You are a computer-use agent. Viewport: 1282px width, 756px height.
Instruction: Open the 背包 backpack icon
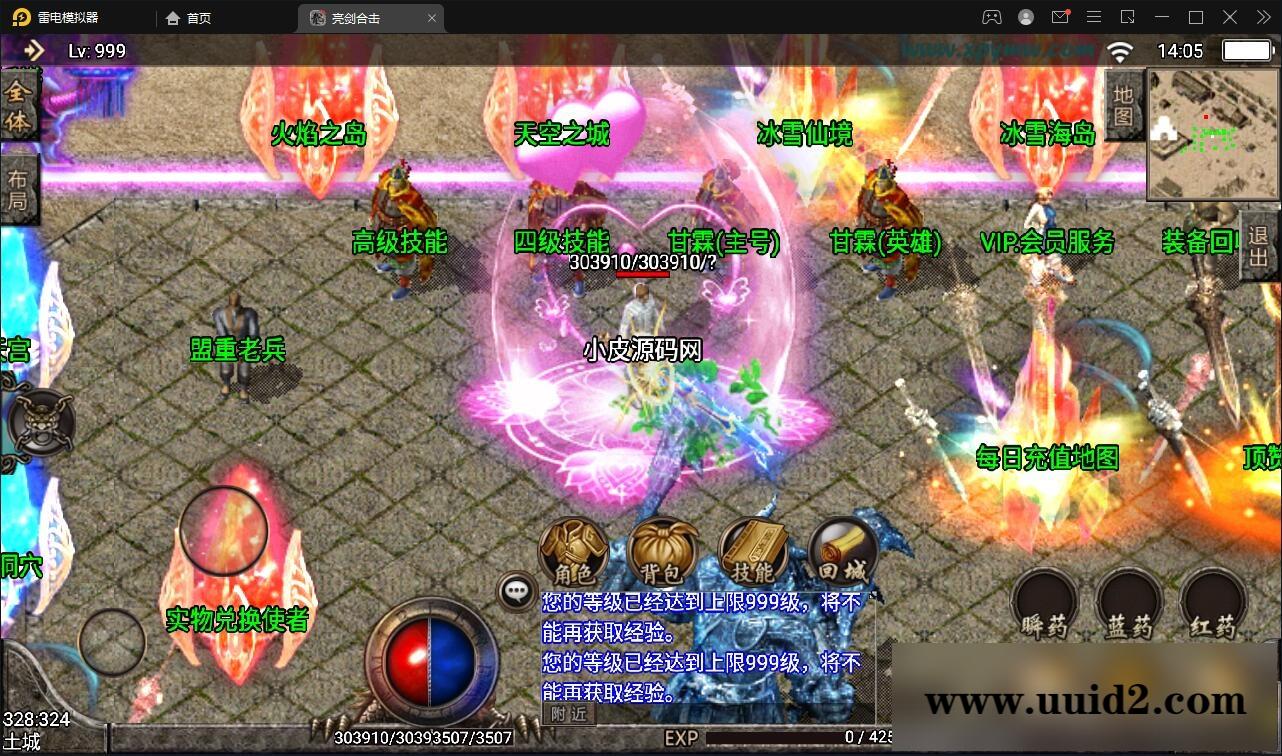661,552
